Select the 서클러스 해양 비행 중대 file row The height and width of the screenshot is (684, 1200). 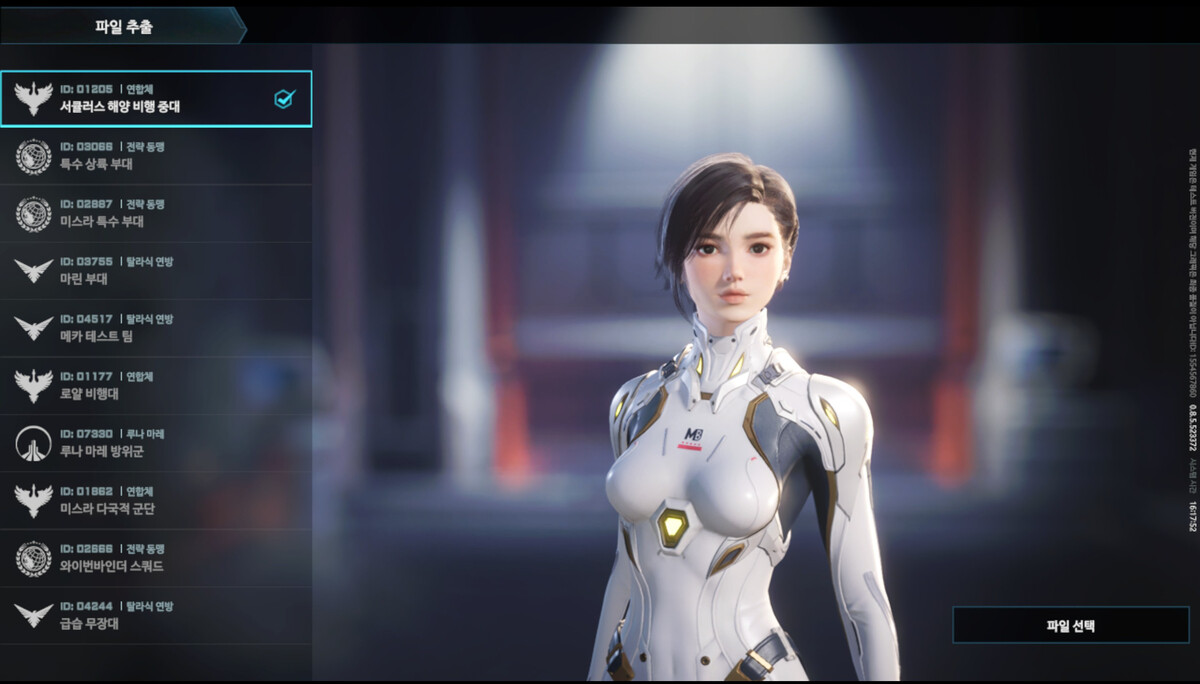pos(155,98)
